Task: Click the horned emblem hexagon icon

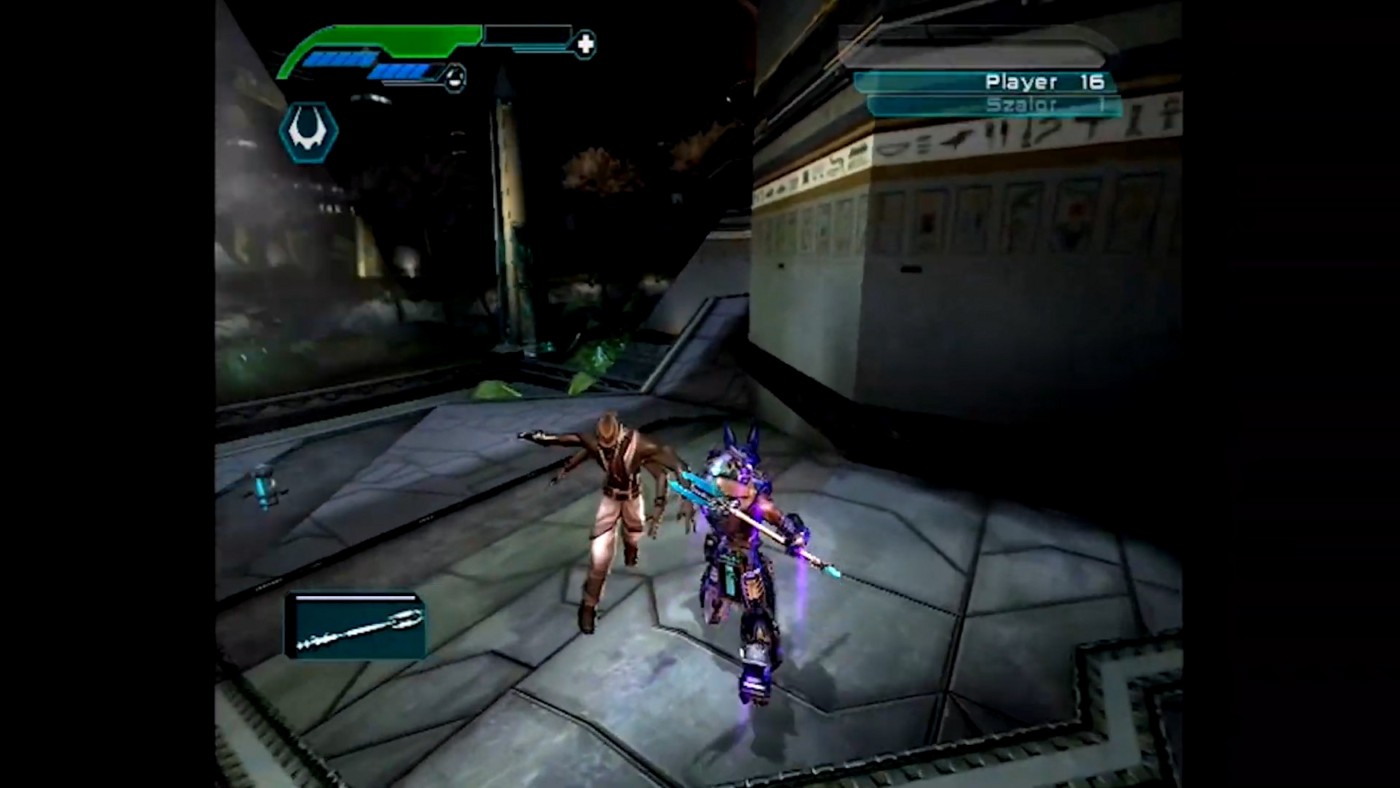Action: (308, 133)
